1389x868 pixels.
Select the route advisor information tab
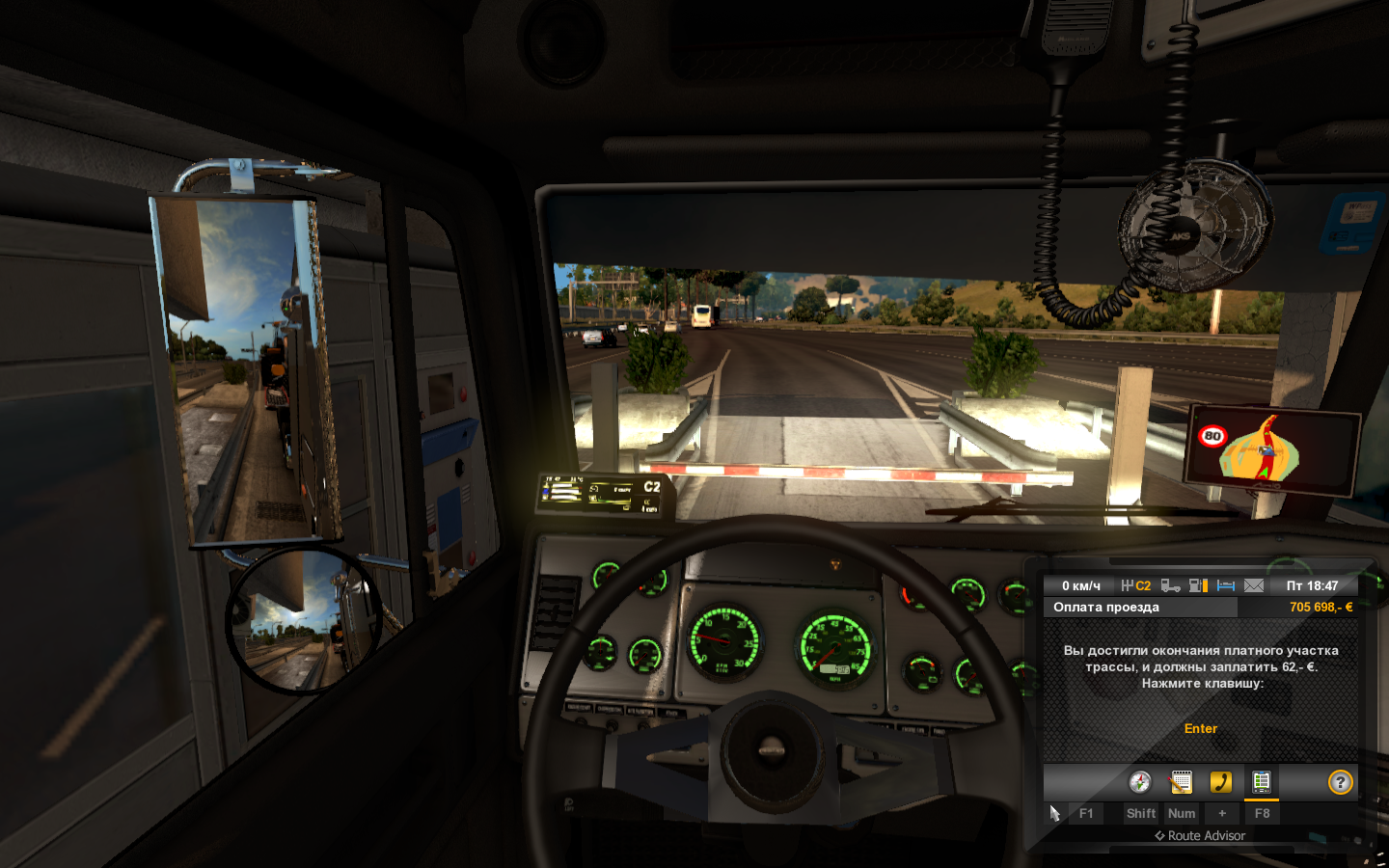point(1261,782)
